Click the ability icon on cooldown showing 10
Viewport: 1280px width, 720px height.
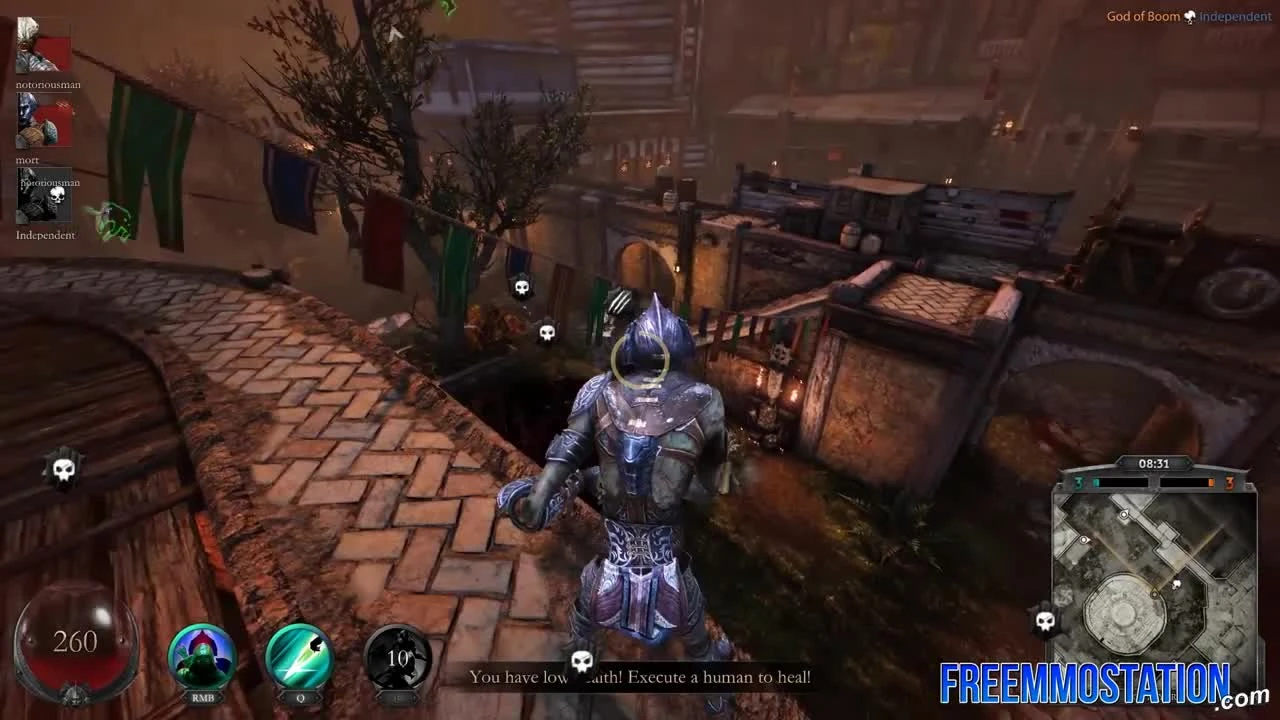coord(399,660)
